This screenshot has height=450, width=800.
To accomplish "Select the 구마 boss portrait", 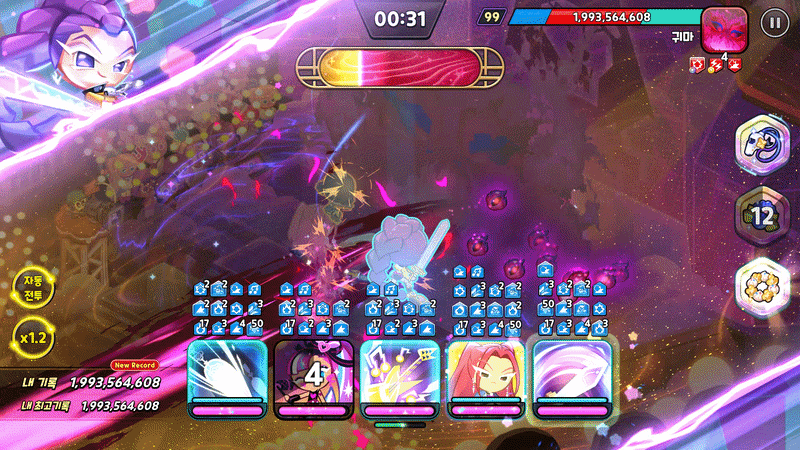I will (x=726, y=30).
